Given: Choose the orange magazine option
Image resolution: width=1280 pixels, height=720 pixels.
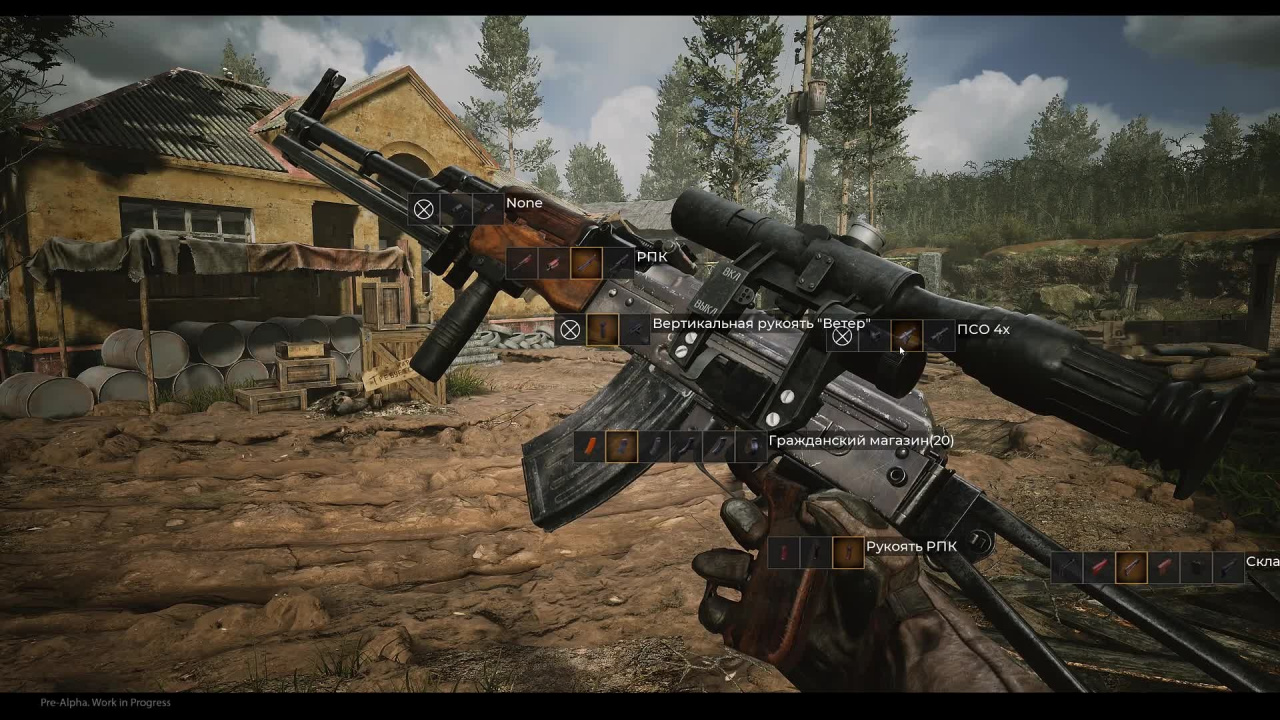Looking at the screenshot, I should tap(590, 446).
